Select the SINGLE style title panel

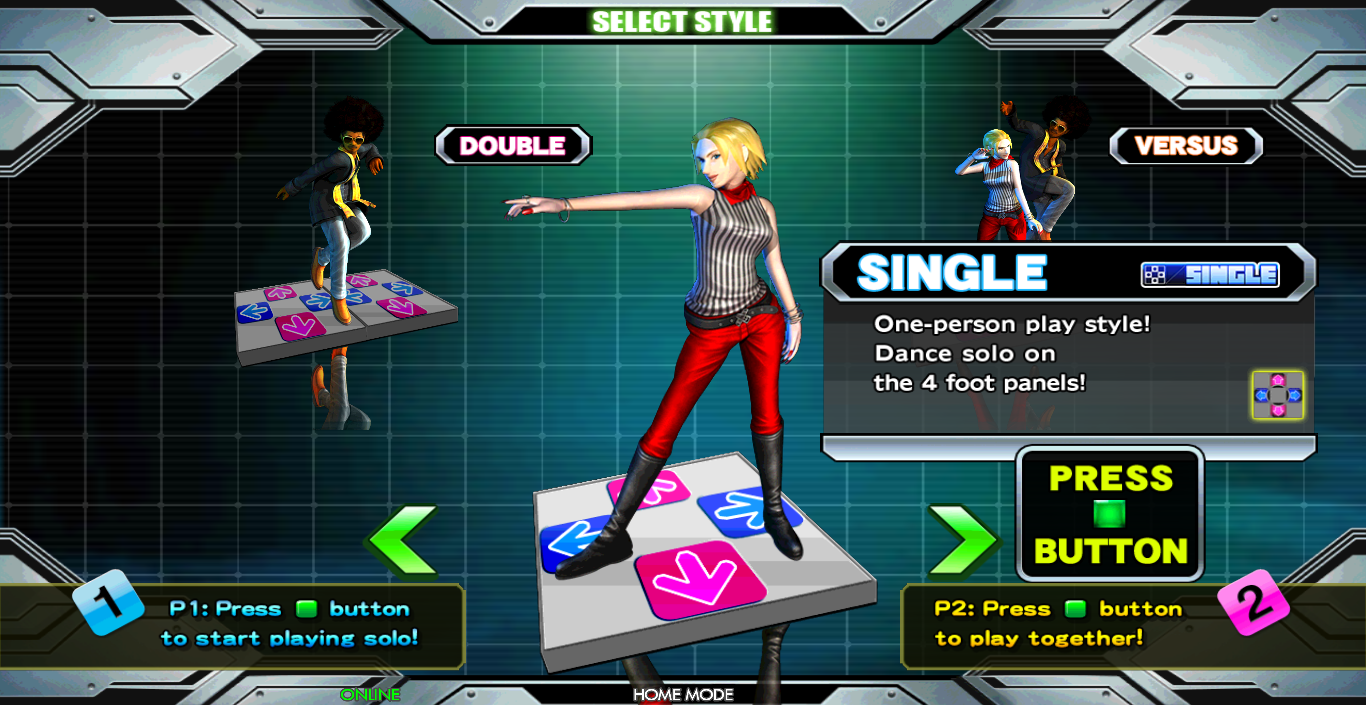click(x=1067, y=273)
